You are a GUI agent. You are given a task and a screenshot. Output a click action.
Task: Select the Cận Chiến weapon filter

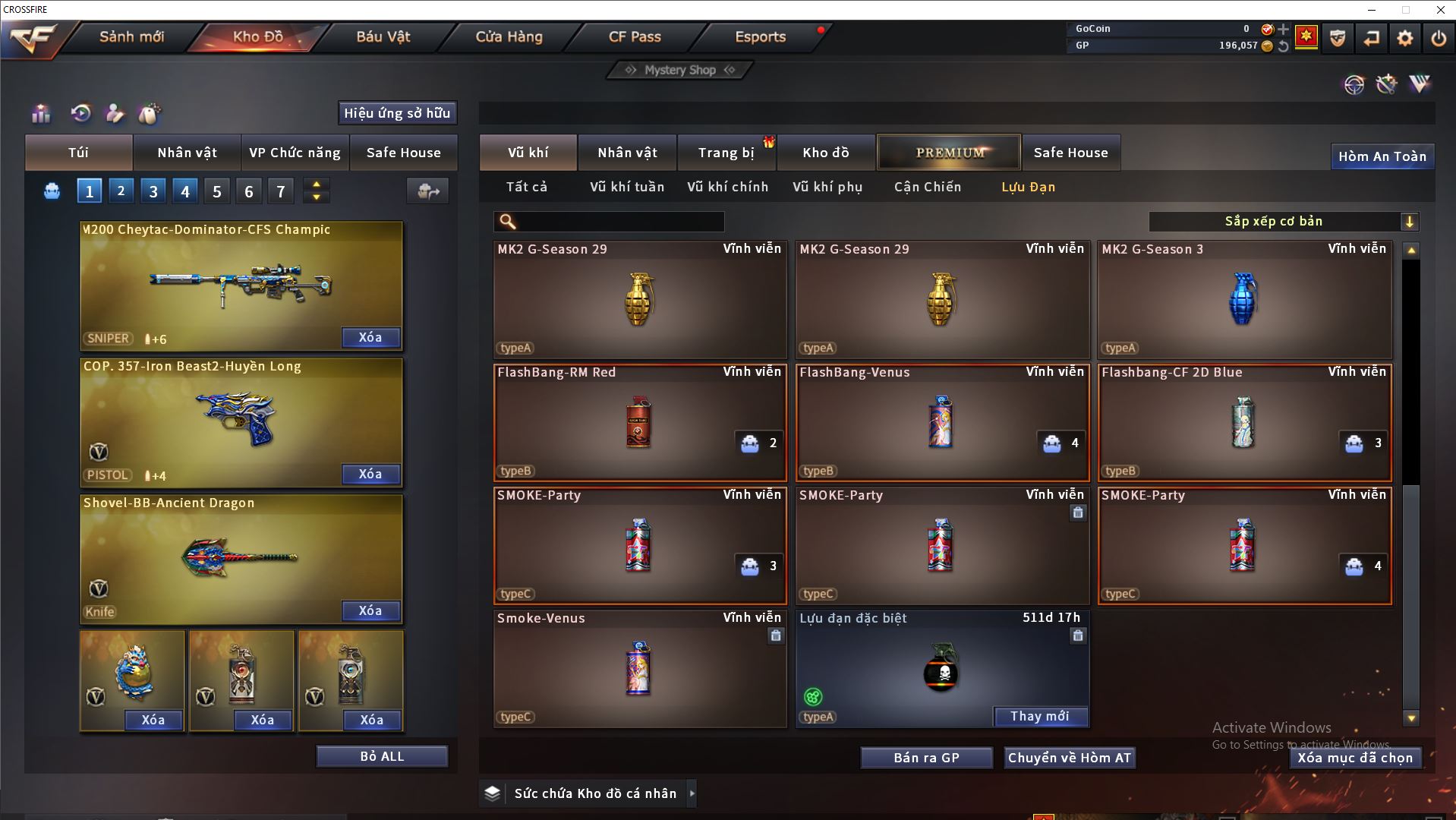pos(927,187)
